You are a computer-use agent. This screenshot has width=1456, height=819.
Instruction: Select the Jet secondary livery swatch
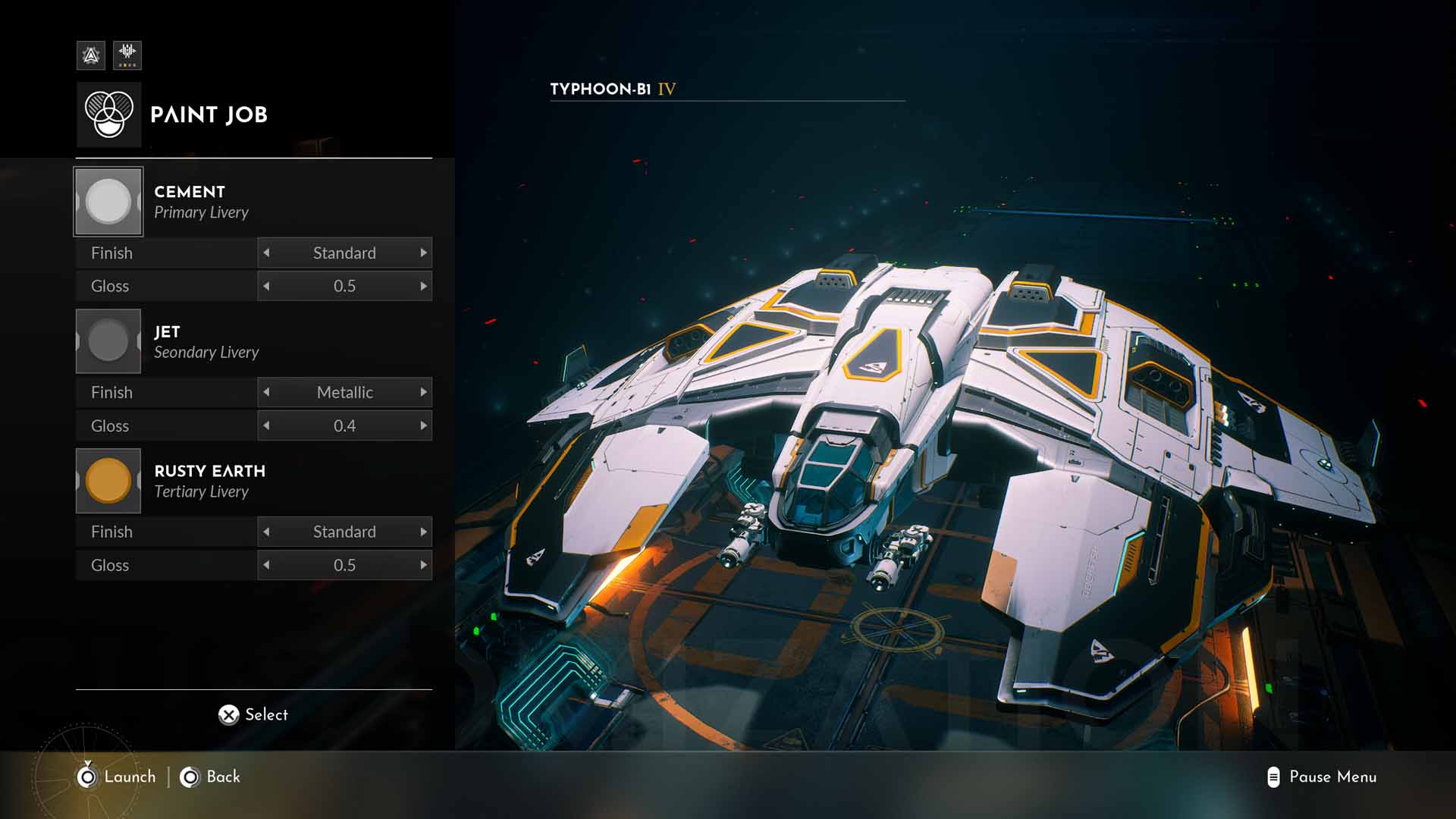point(108,340)
